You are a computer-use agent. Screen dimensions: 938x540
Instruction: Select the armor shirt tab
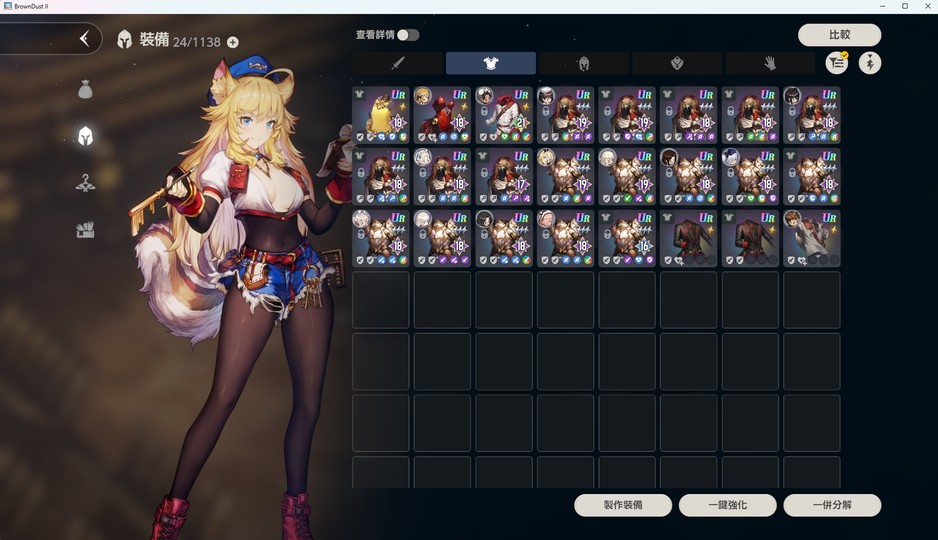(490, 63)
